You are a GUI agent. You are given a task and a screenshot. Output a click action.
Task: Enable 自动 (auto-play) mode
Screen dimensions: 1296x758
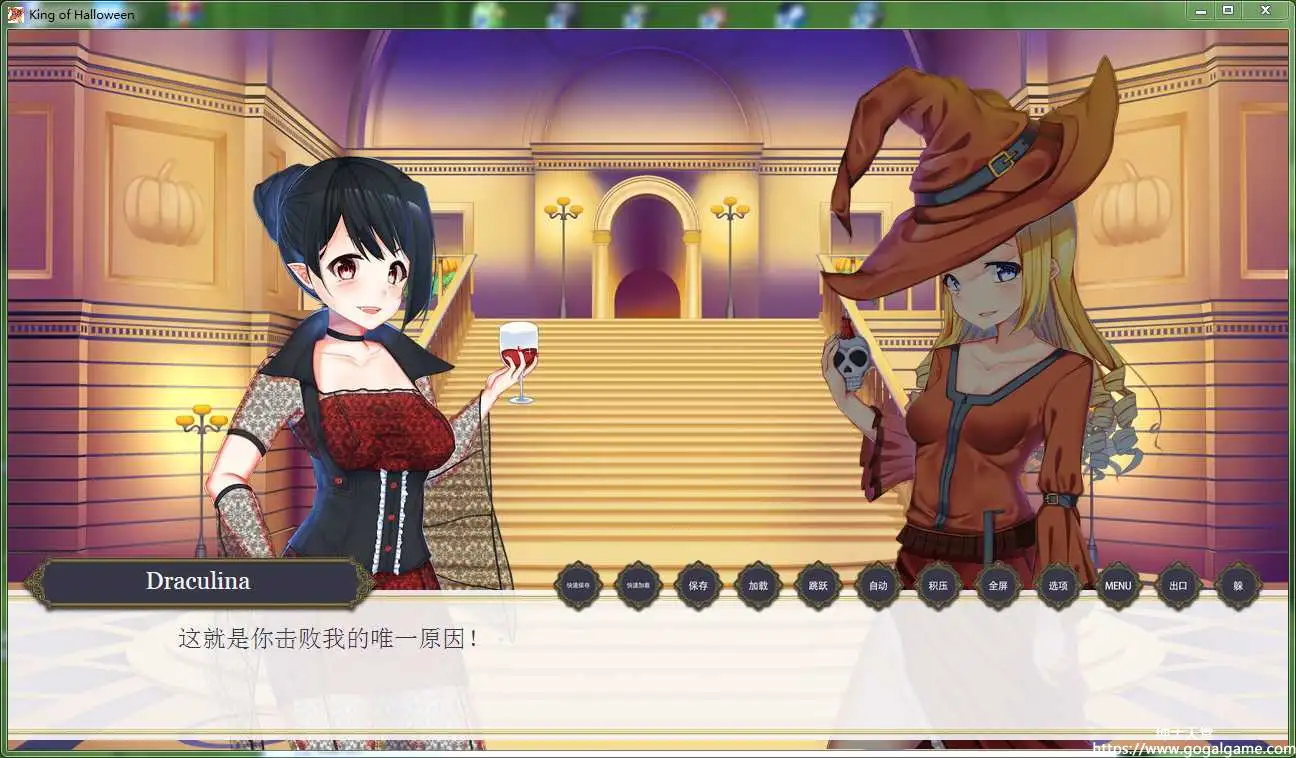878,588
